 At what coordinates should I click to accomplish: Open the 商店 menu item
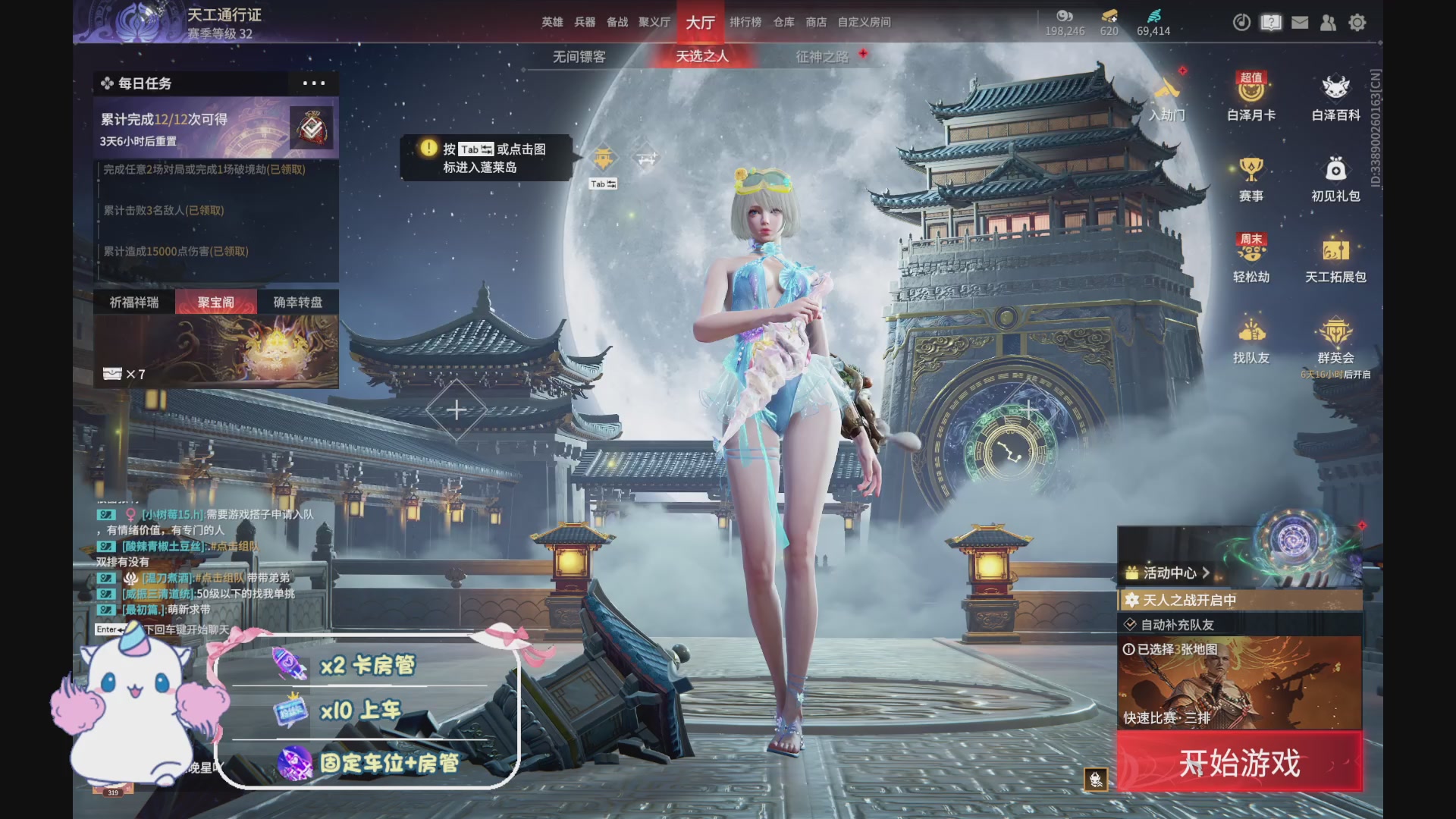point(816,22)
